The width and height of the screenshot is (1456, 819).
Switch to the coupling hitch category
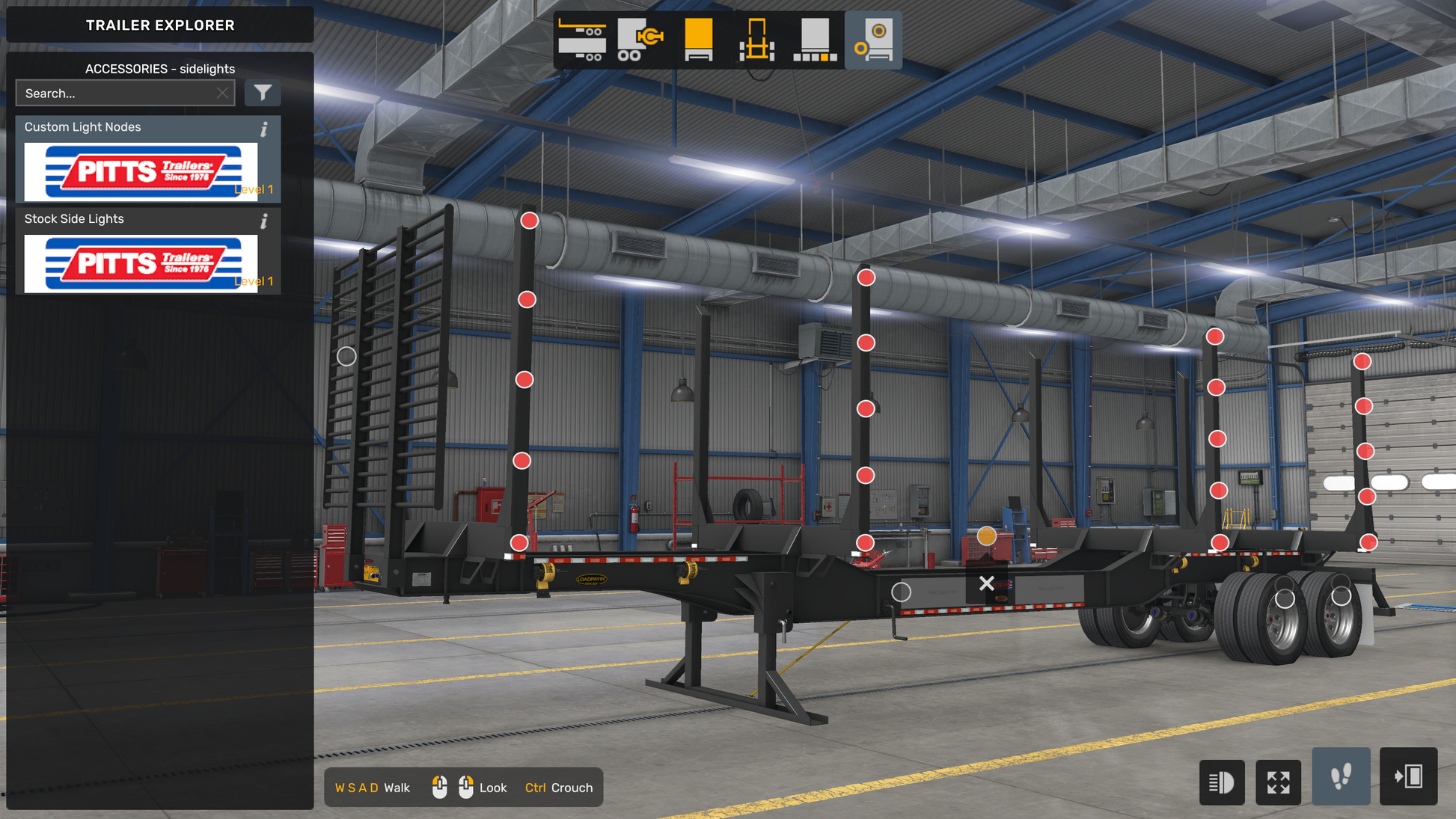(640, 40)
